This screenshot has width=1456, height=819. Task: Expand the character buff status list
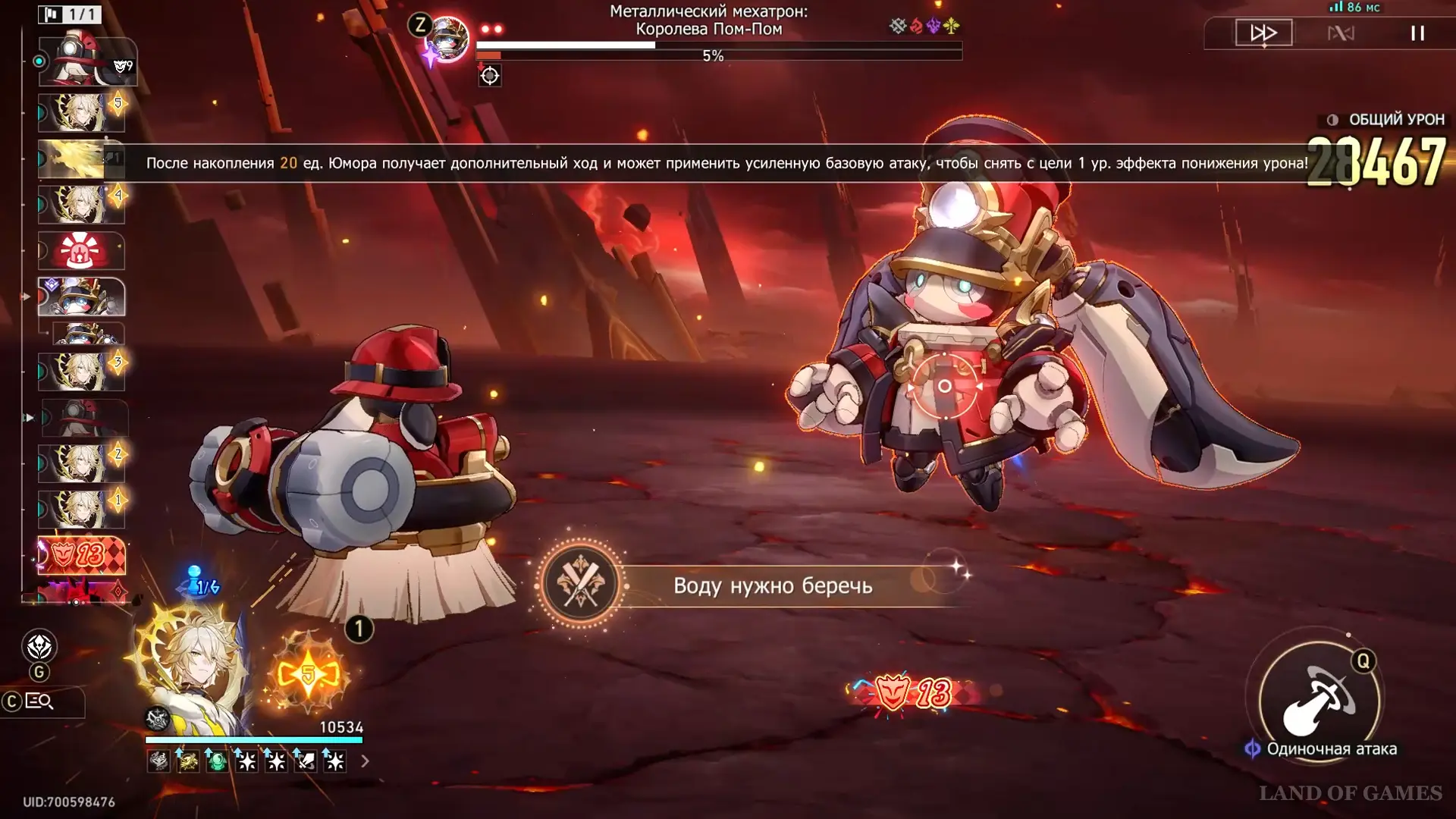365,761
